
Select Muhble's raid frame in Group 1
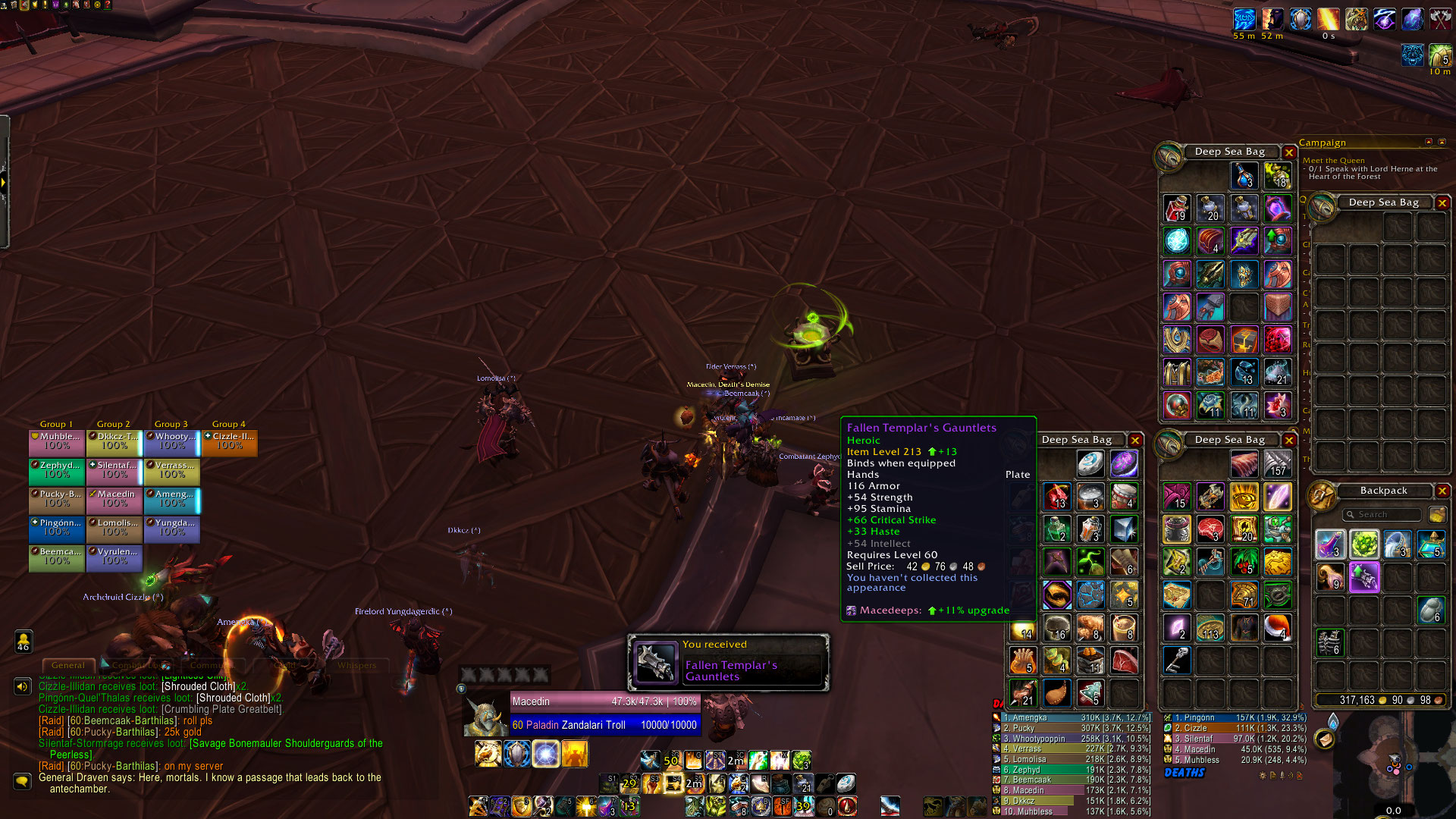[x=57, y=442]
